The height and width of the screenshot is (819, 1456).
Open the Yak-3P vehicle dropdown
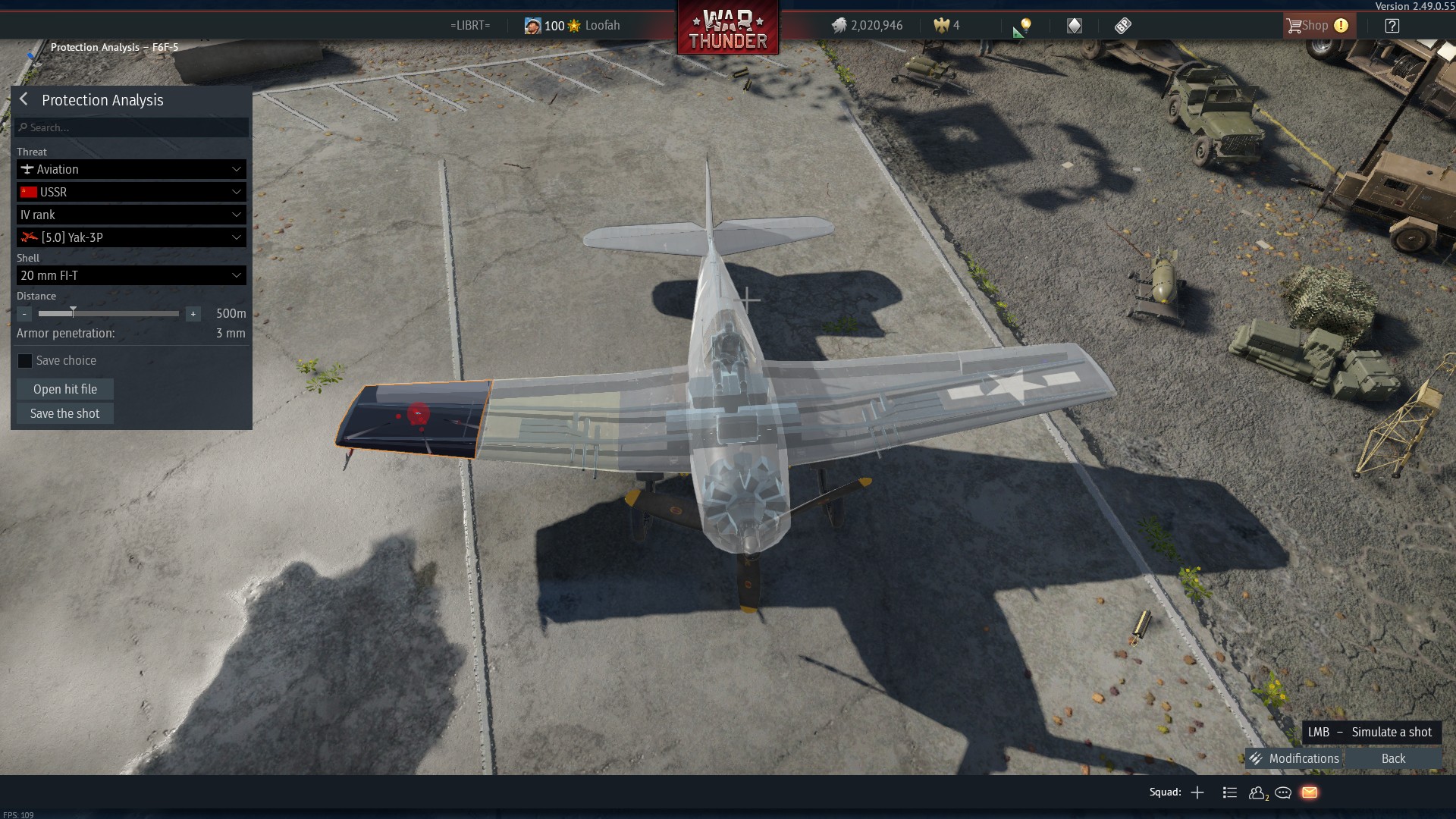coord(131,237)
